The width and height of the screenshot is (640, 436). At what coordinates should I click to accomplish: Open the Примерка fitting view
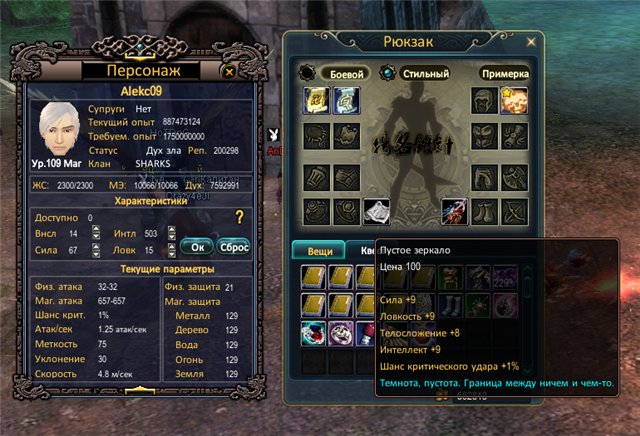click(x=504, y=74)
